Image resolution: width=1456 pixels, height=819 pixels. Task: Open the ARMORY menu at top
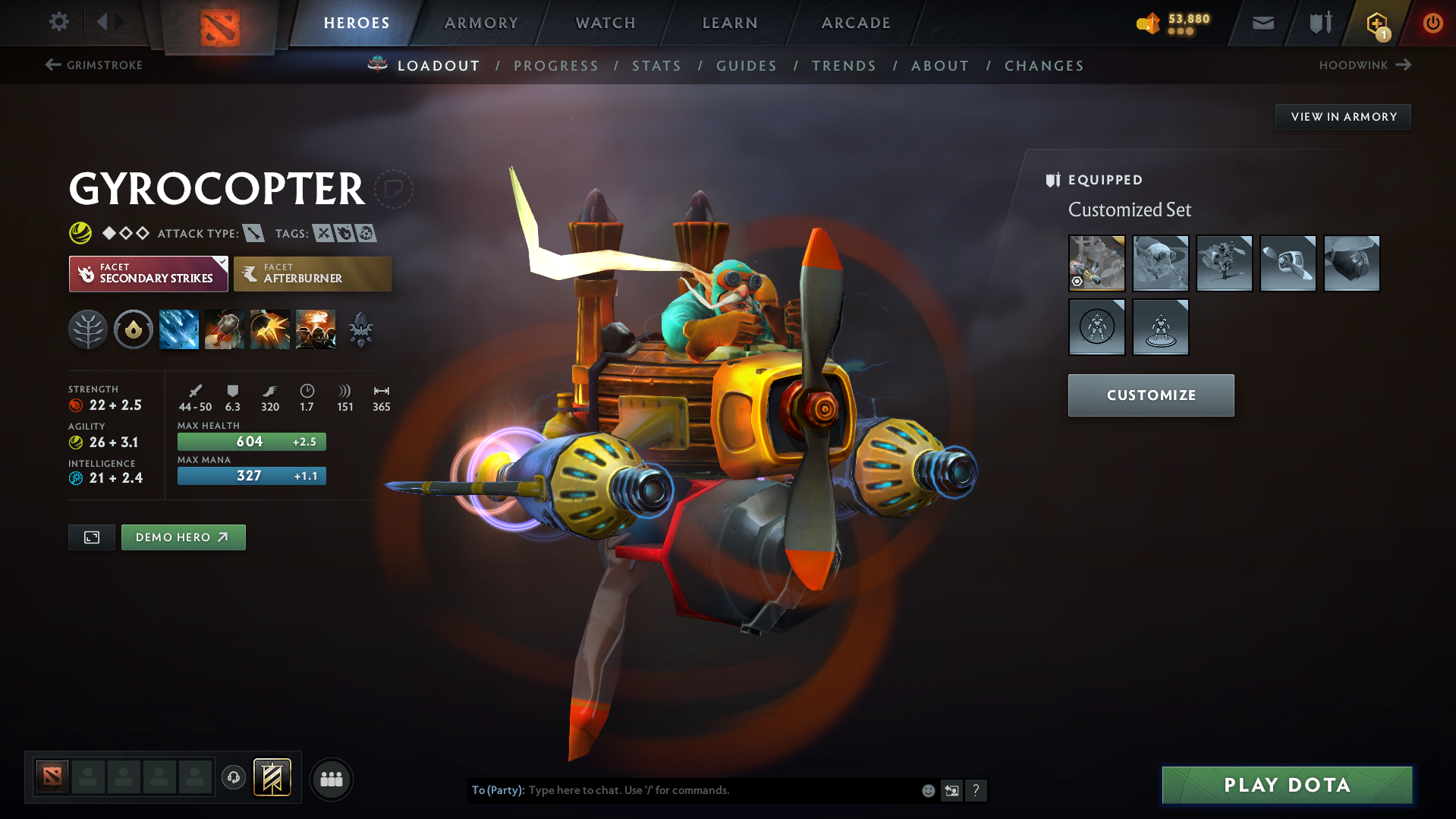click(481, 23)
